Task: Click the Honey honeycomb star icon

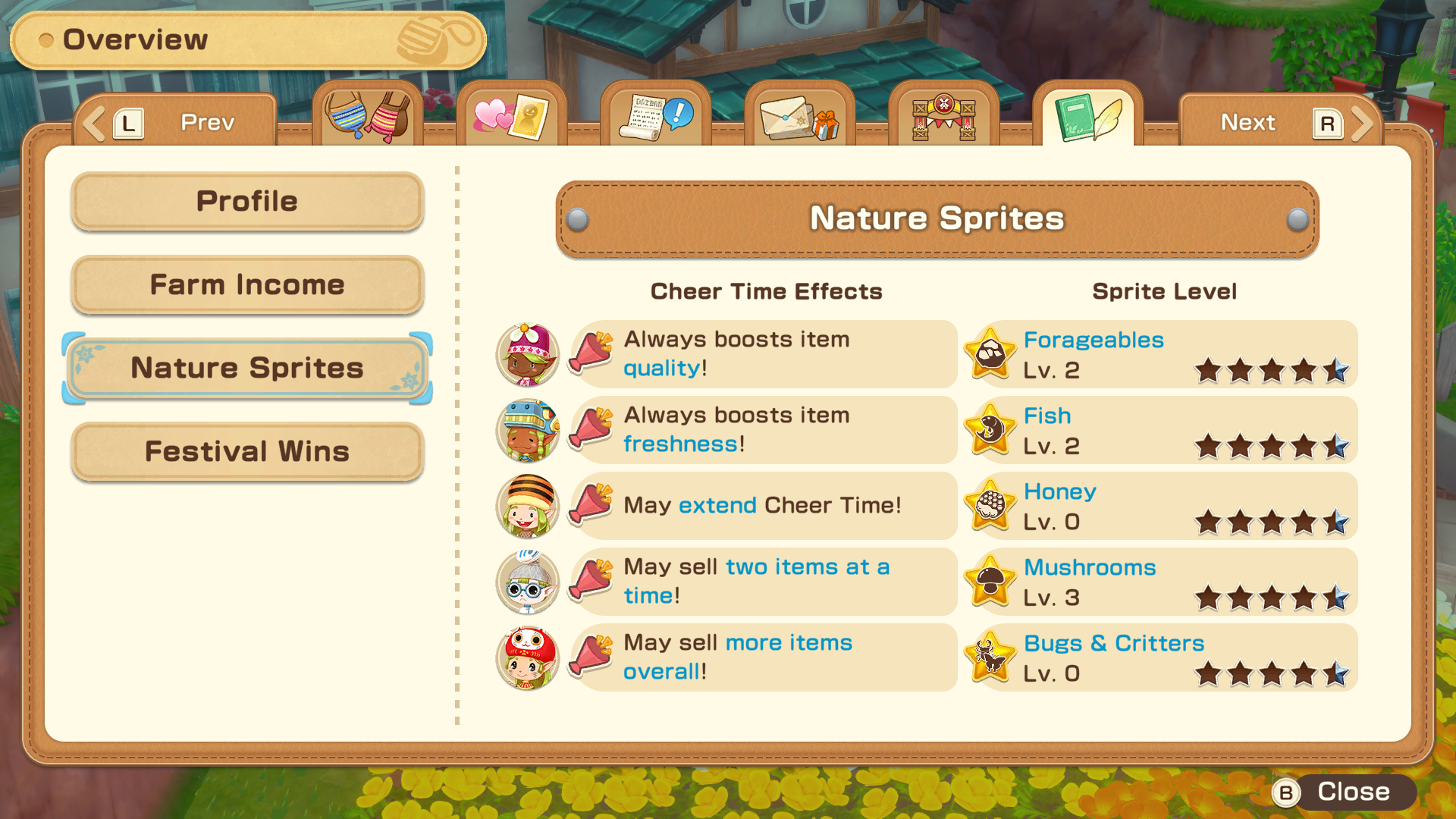Action: 990,506
